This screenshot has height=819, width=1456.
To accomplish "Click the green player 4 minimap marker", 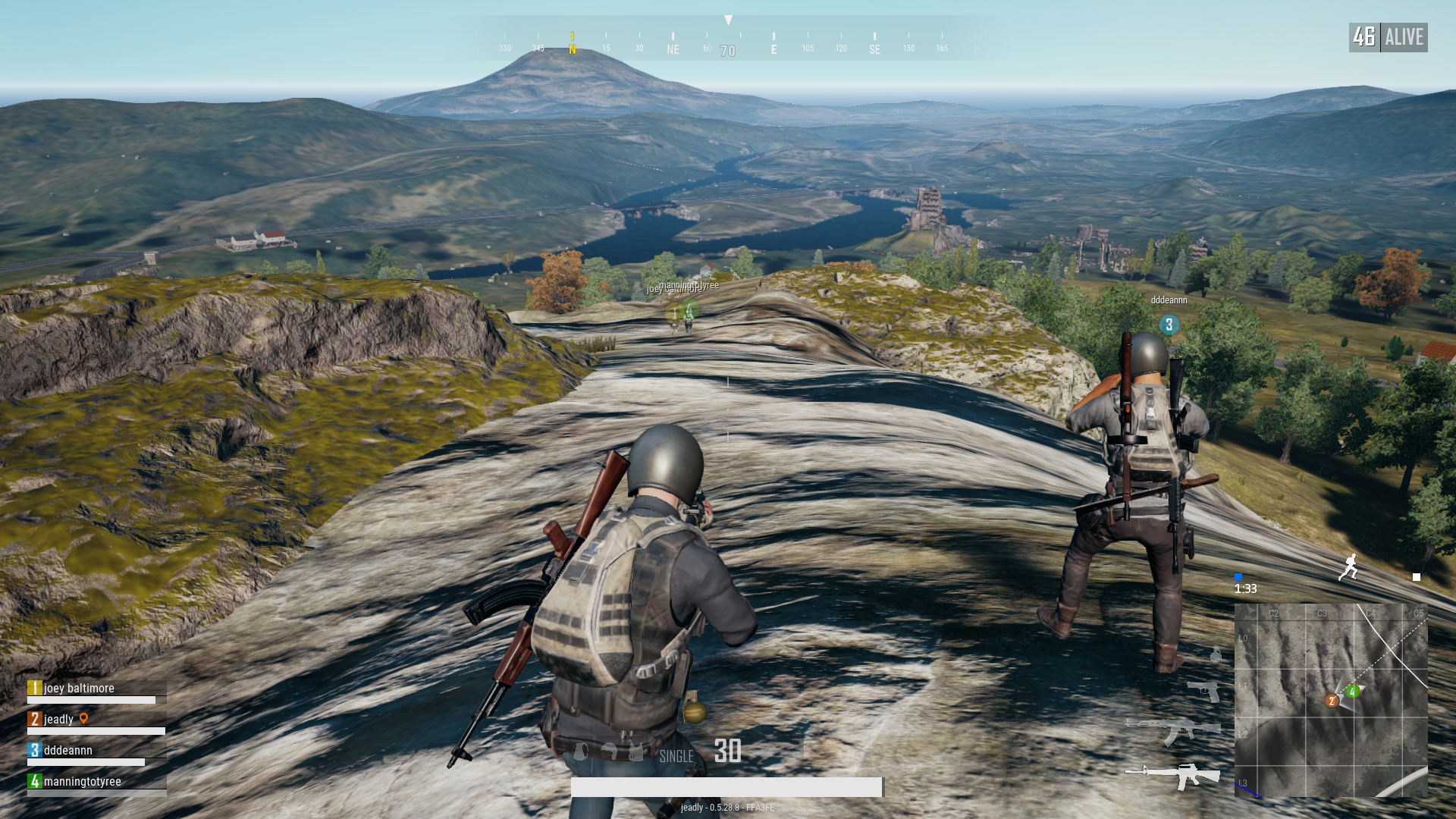I will pyautogui.click(x=1352, y=692).
